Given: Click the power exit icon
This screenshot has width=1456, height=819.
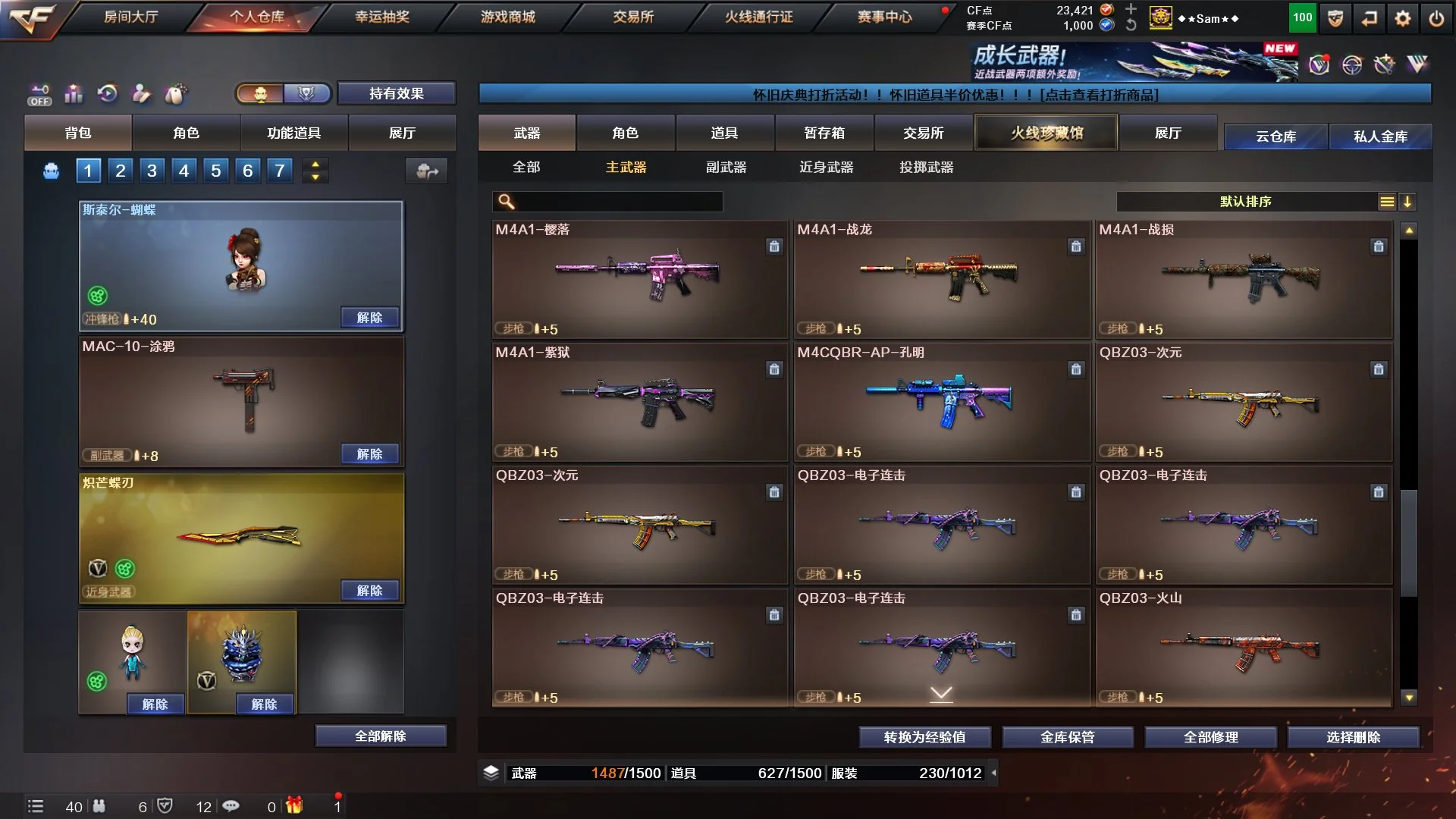Looking at the screenshot, I should [1436, 18].
